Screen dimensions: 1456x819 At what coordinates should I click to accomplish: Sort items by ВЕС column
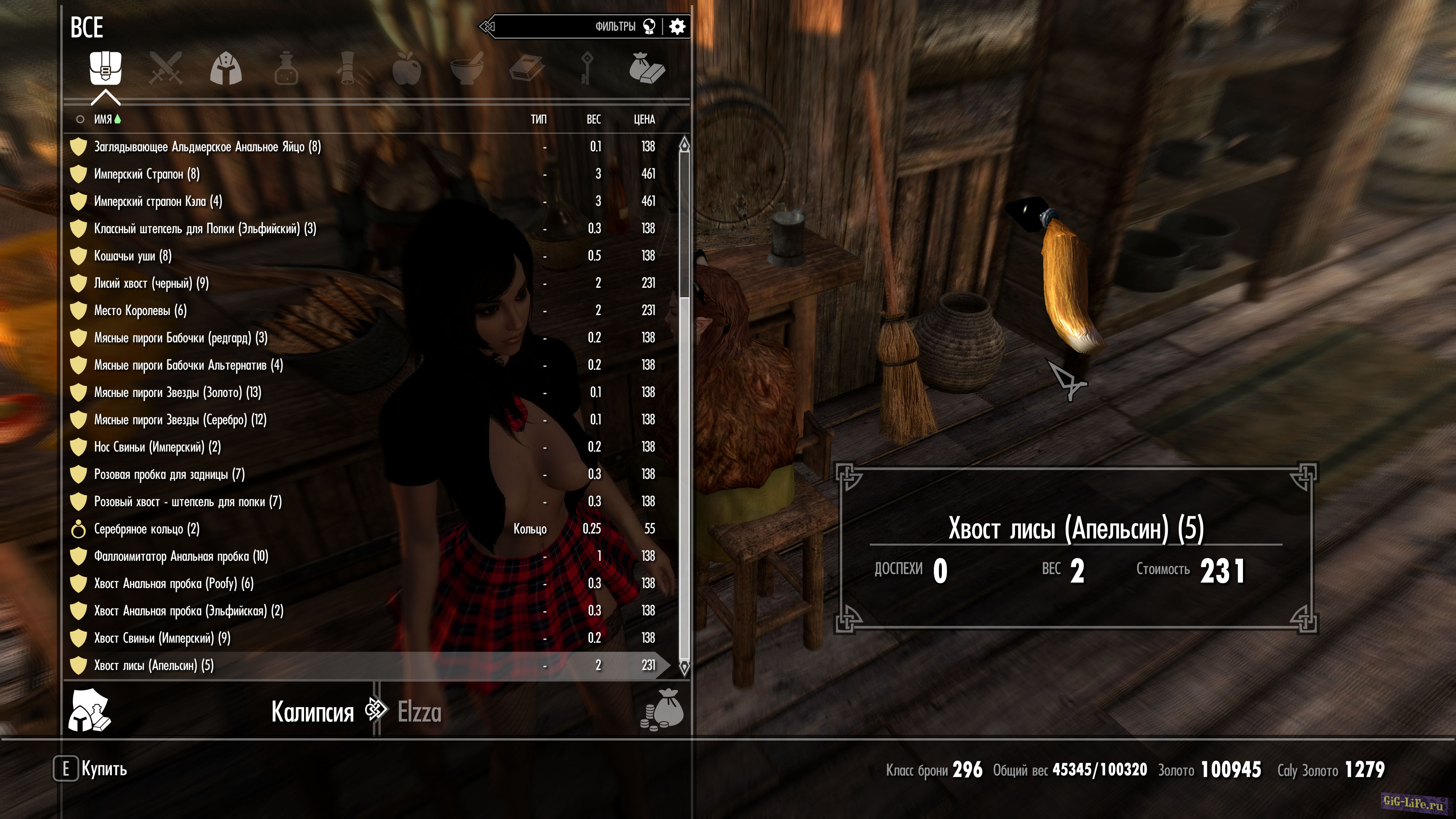coord(593,119)
